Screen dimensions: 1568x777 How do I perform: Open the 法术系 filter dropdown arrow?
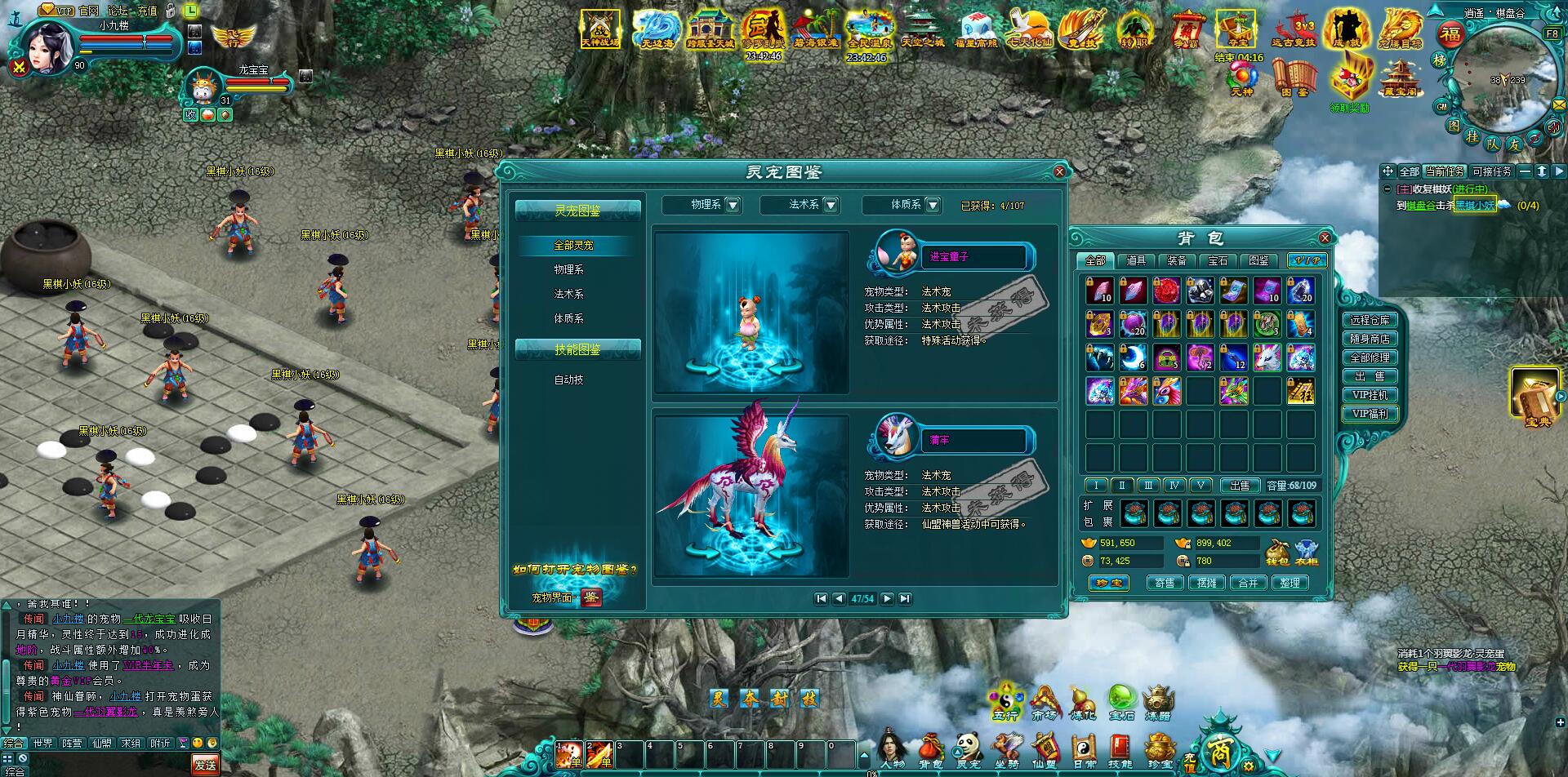[x=831, y=205]
